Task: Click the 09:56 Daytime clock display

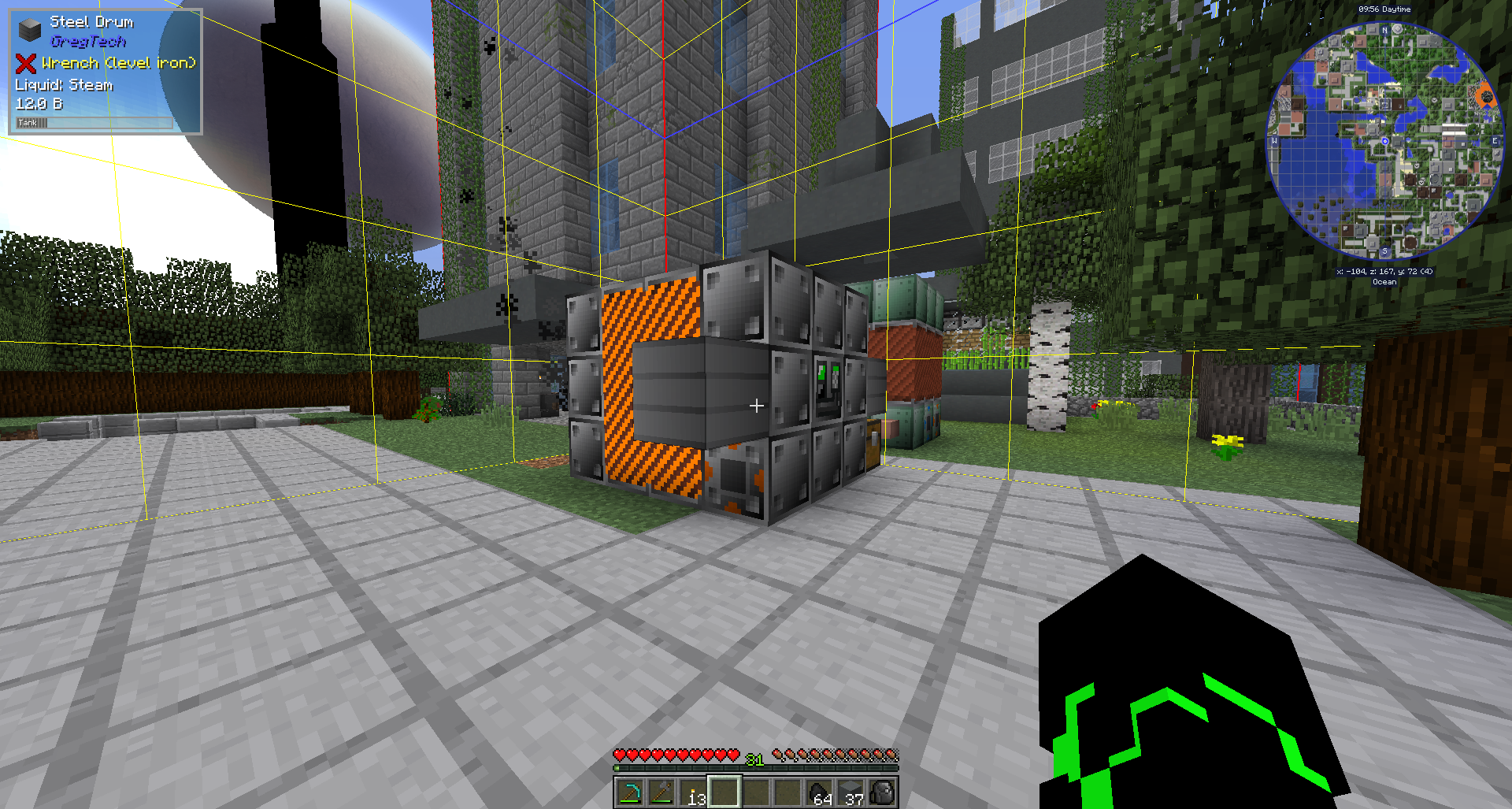Action: tap(1386, 9)
